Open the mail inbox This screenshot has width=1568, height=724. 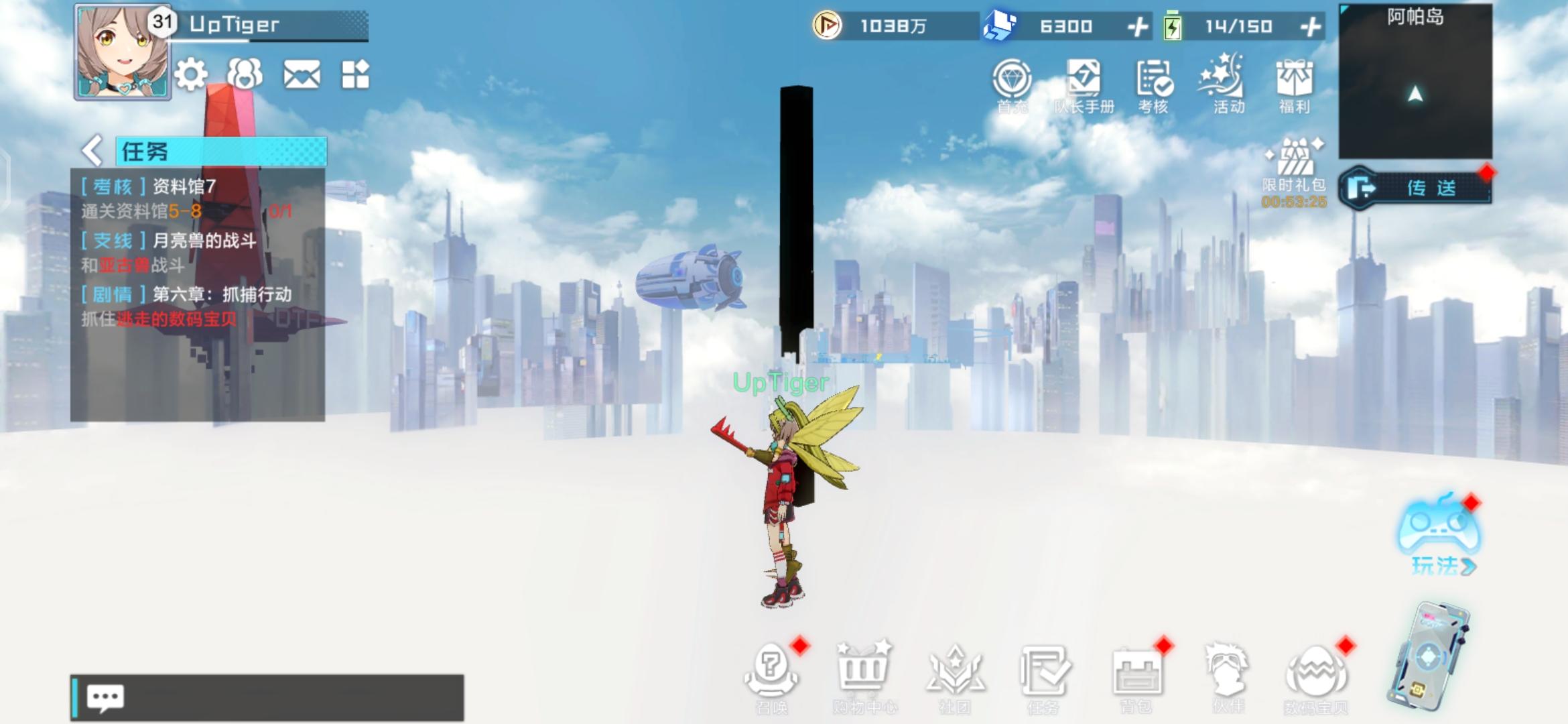tap(303, 76)
